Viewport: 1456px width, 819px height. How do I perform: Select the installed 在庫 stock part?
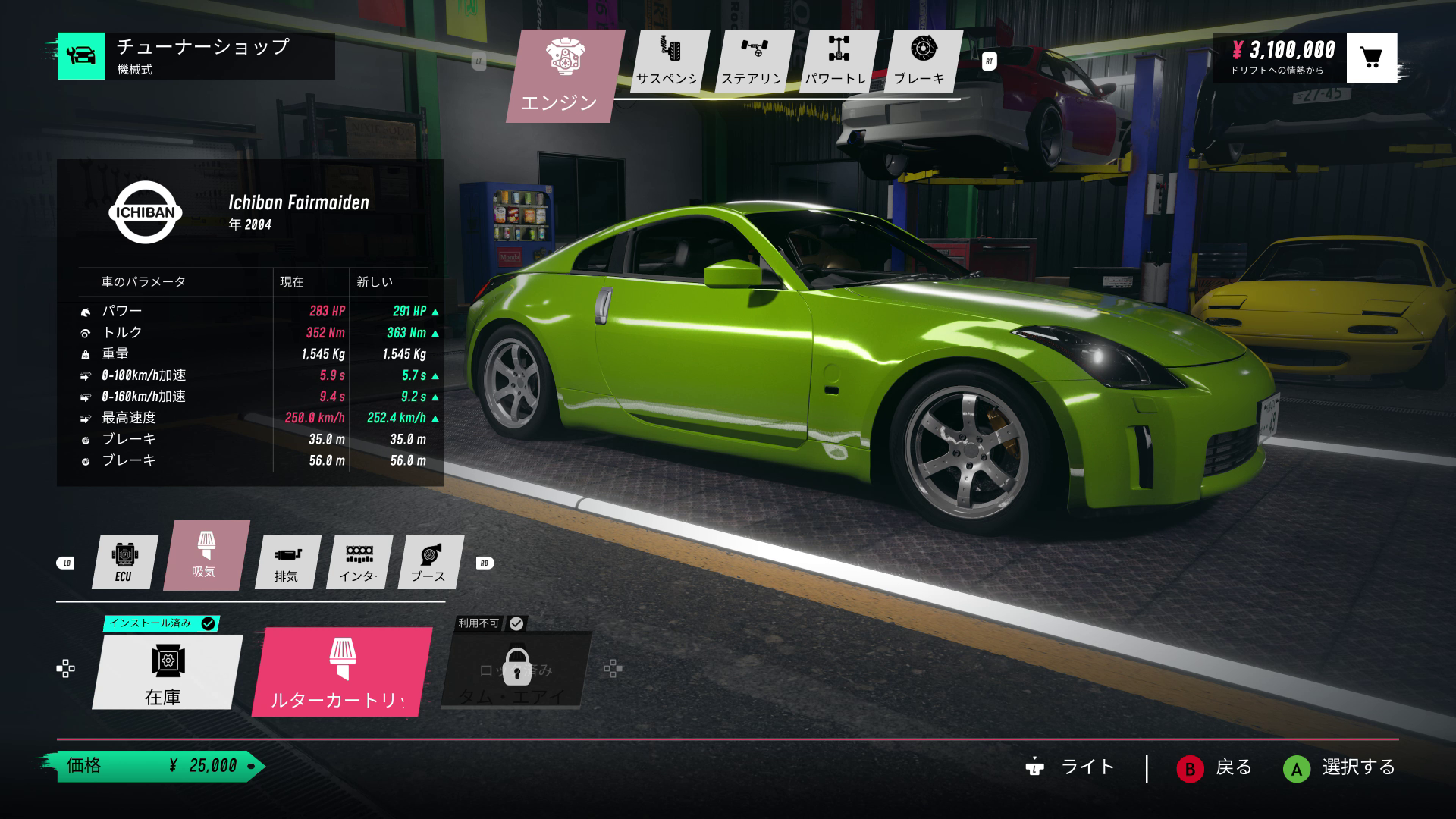tap(165, 672)
